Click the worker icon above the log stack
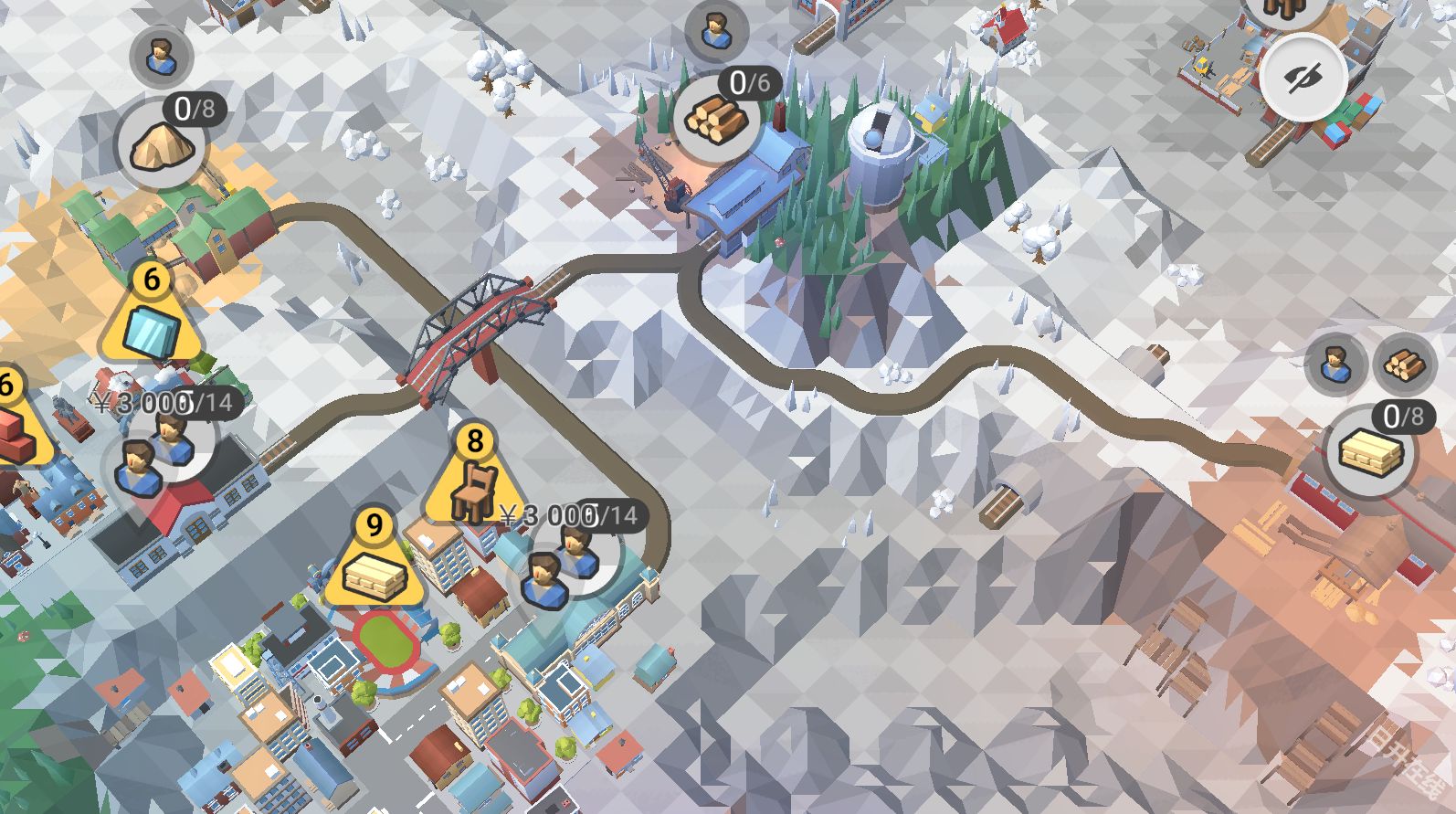 [716, 32]
